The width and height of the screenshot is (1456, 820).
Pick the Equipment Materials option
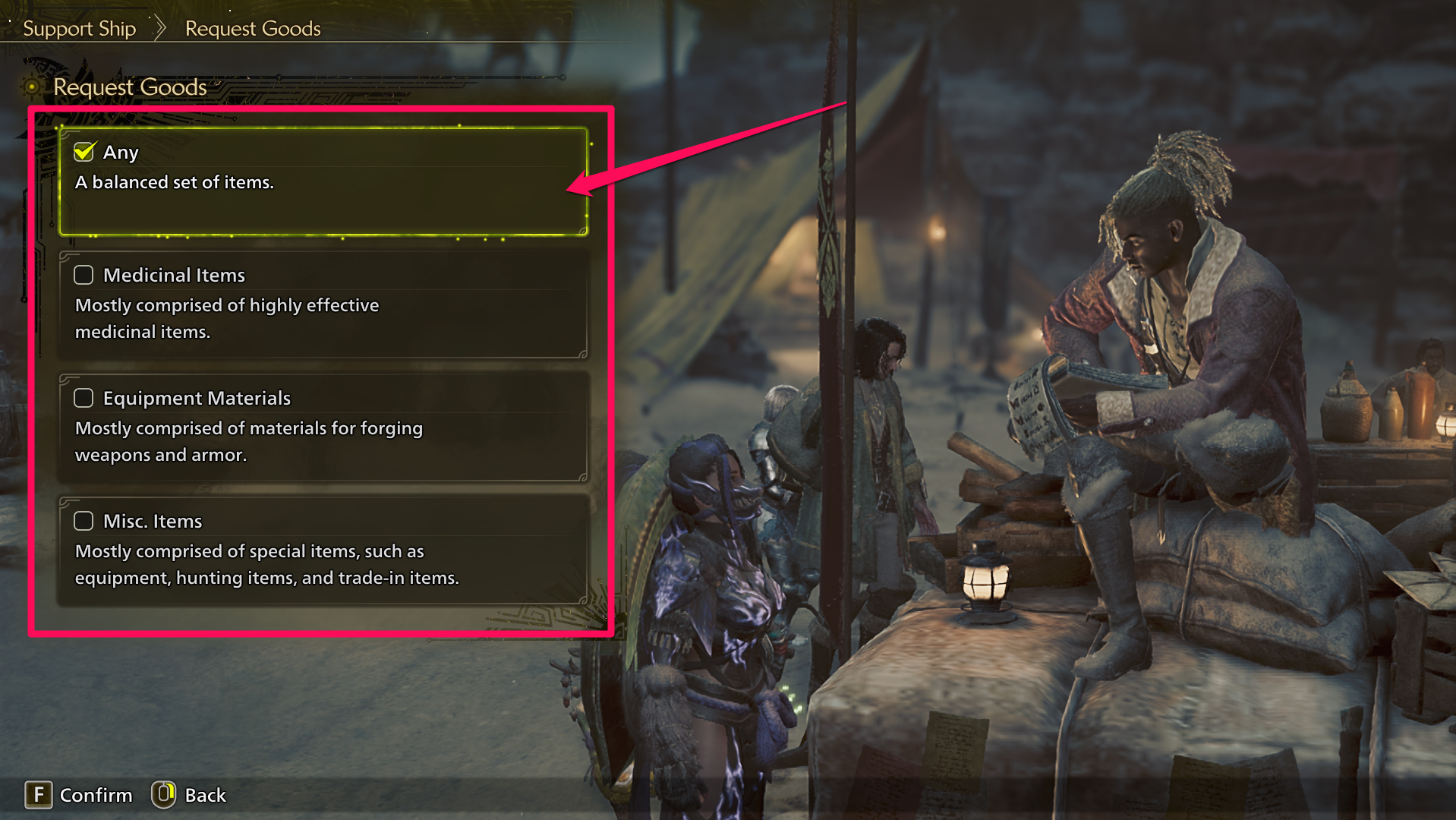323,428
